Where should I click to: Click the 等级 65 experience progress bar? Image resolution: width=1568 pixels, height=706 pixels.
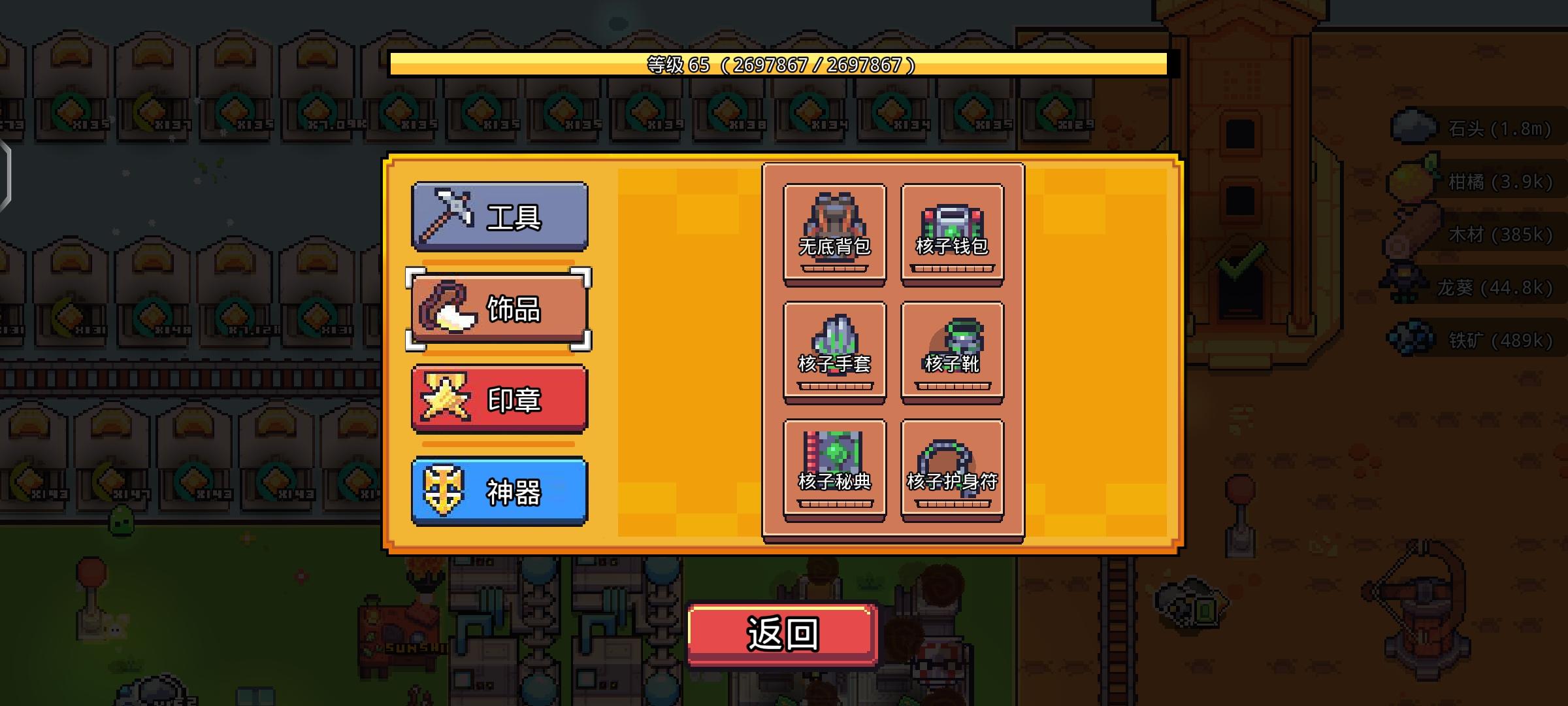[777, 65]
